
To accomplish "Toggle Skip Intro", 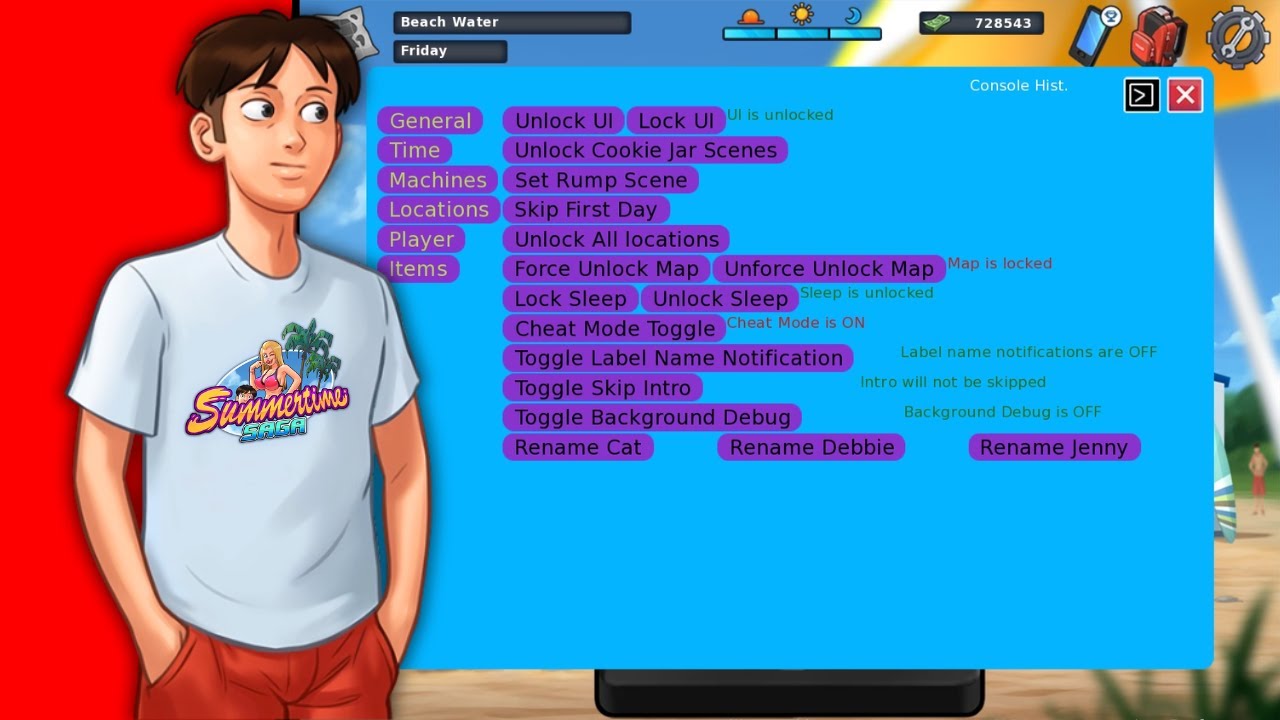I will pos(602,387).
